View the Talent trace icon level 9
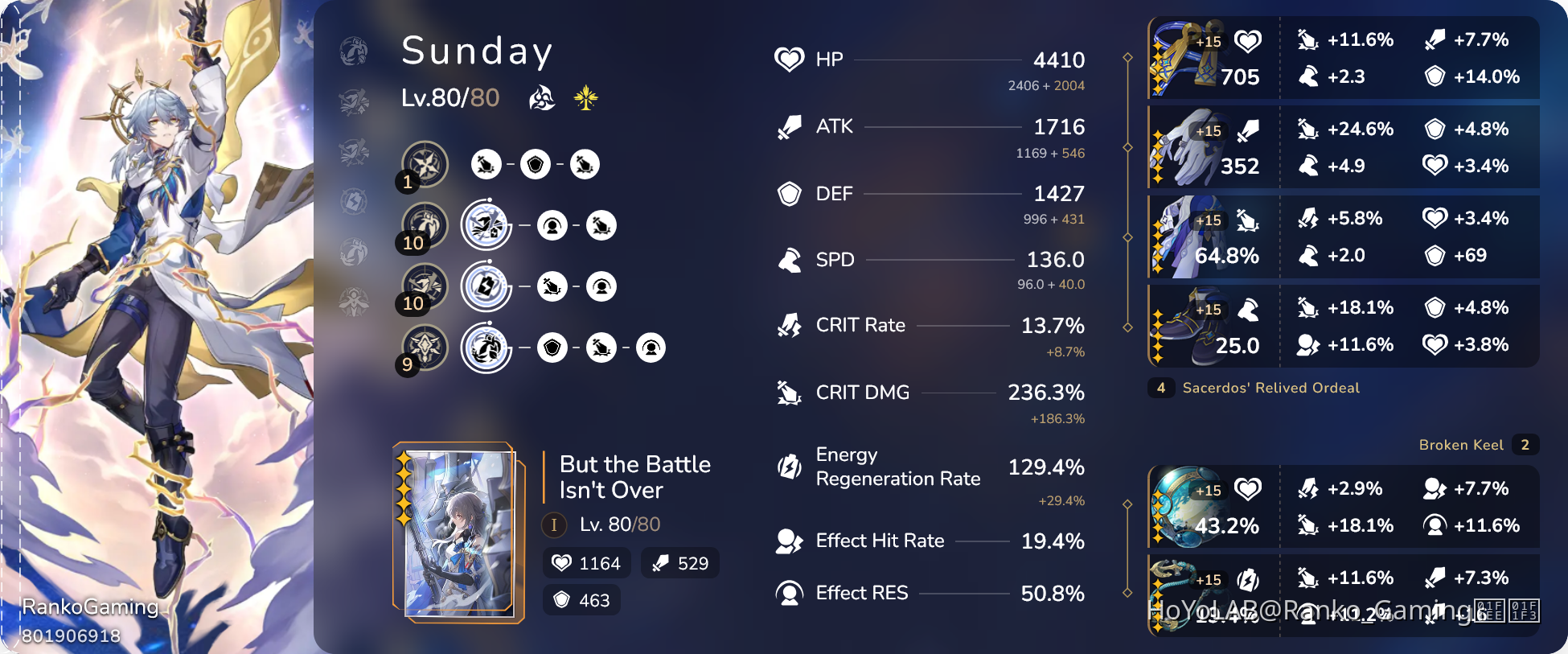Image resolution: width=1568 pixels, height=654 pixels. coord(424,348)
